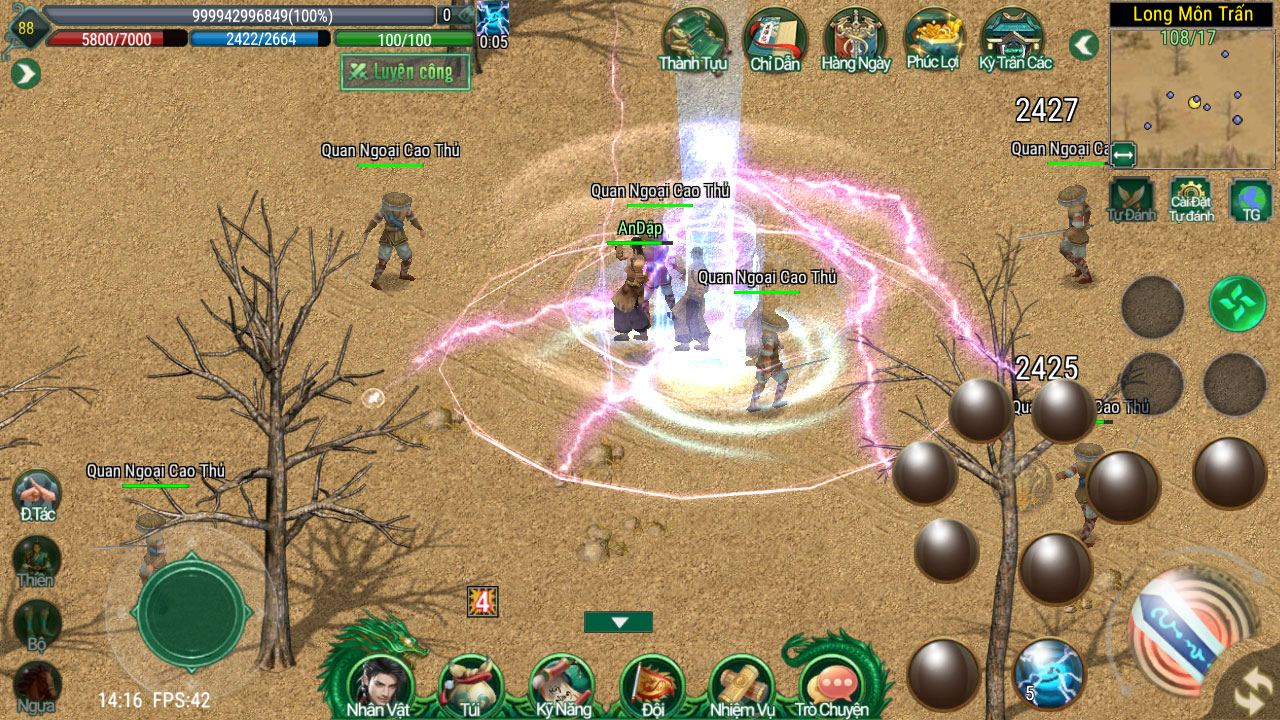Open the Kỳ Trân Các shop
This screenshot has width=1280, height=720.
pyautogui.click(x=1015, y=39)
